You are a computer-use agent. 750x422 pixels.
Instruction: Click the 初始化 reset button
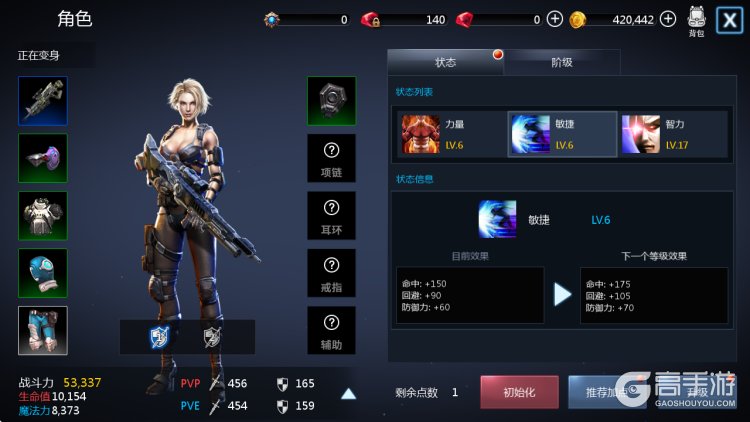(519, 392)
